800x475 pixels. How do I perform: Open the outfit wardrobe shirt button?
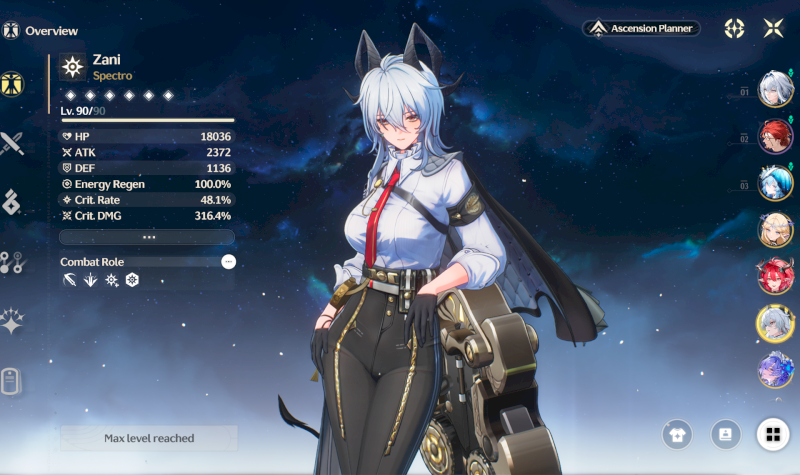tap(677, 434)
